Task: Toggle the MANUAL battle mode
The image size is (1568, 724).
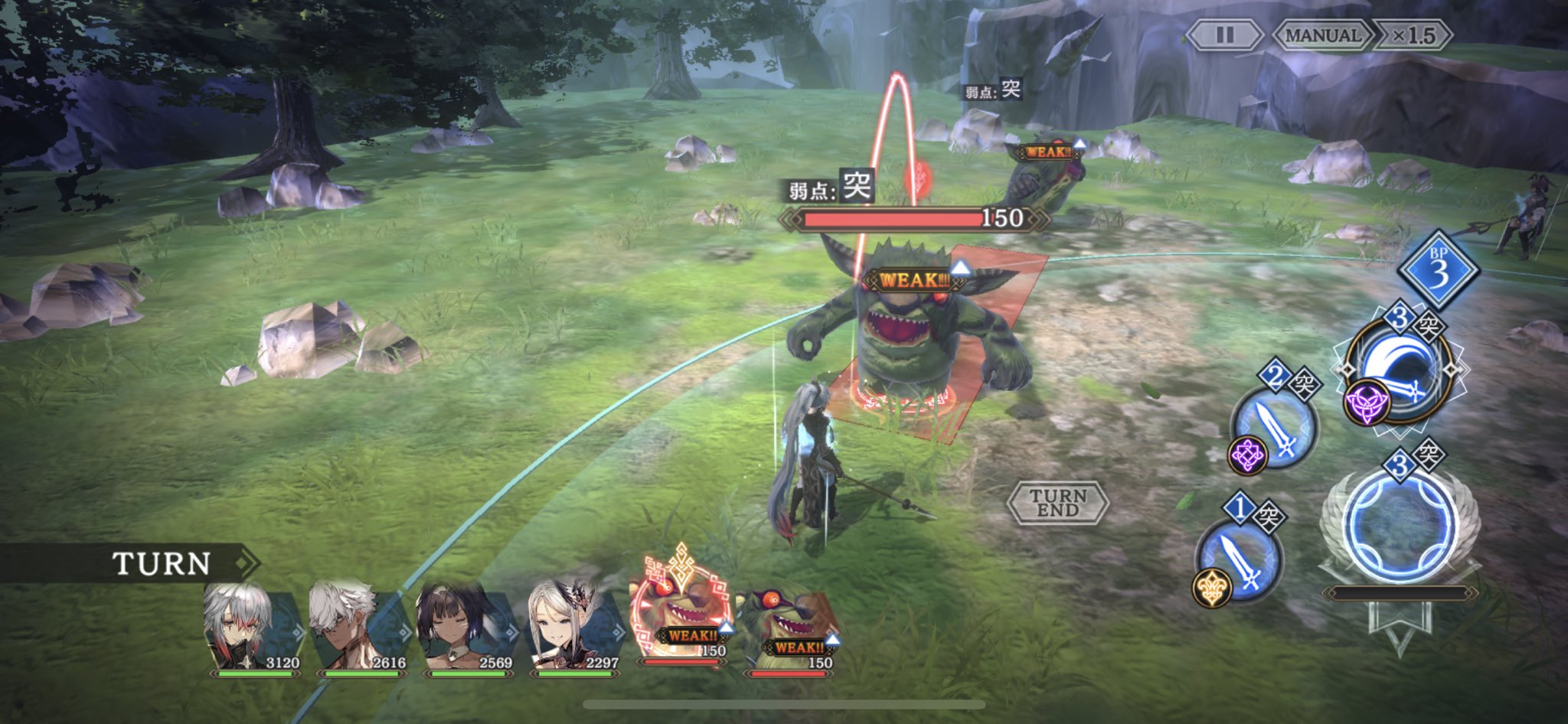Action: [1322, 35]
